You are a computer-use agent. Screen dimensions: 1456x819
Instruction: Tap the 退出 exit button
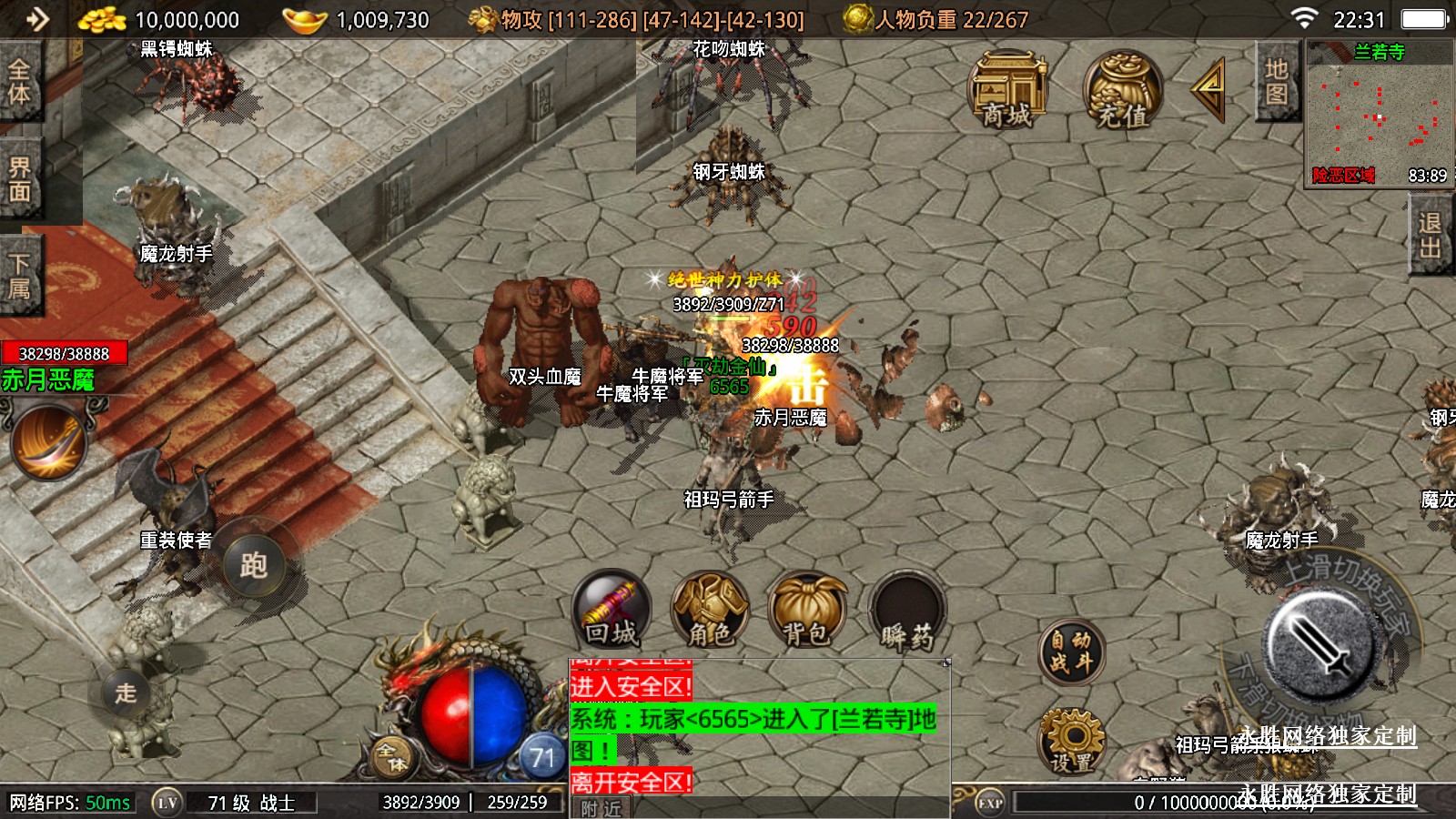tap(1430, 236)
